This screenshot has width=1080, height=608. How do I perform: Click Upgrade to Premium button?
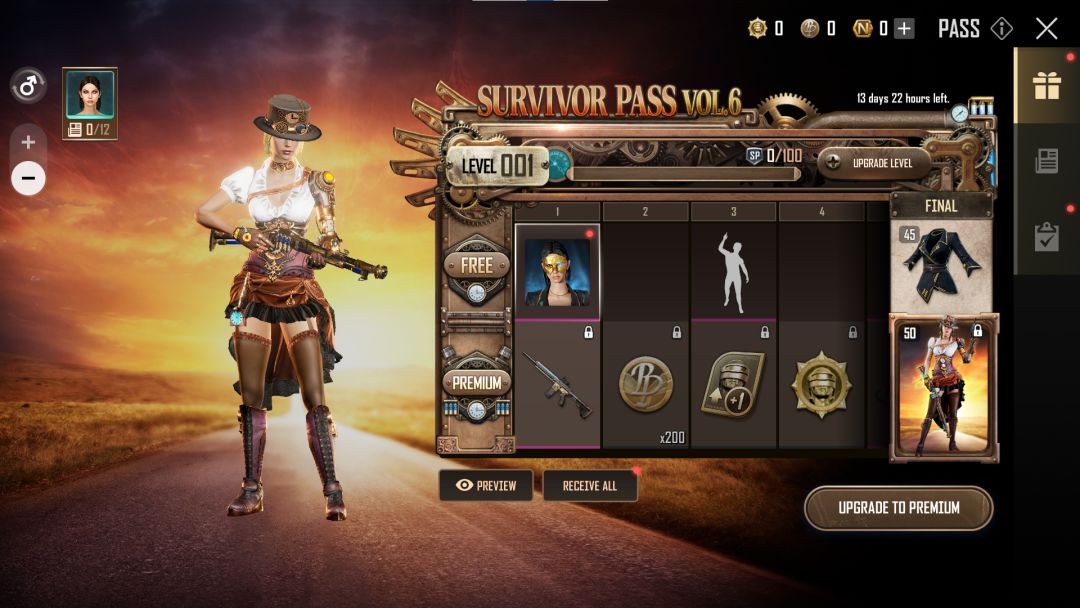898,508
